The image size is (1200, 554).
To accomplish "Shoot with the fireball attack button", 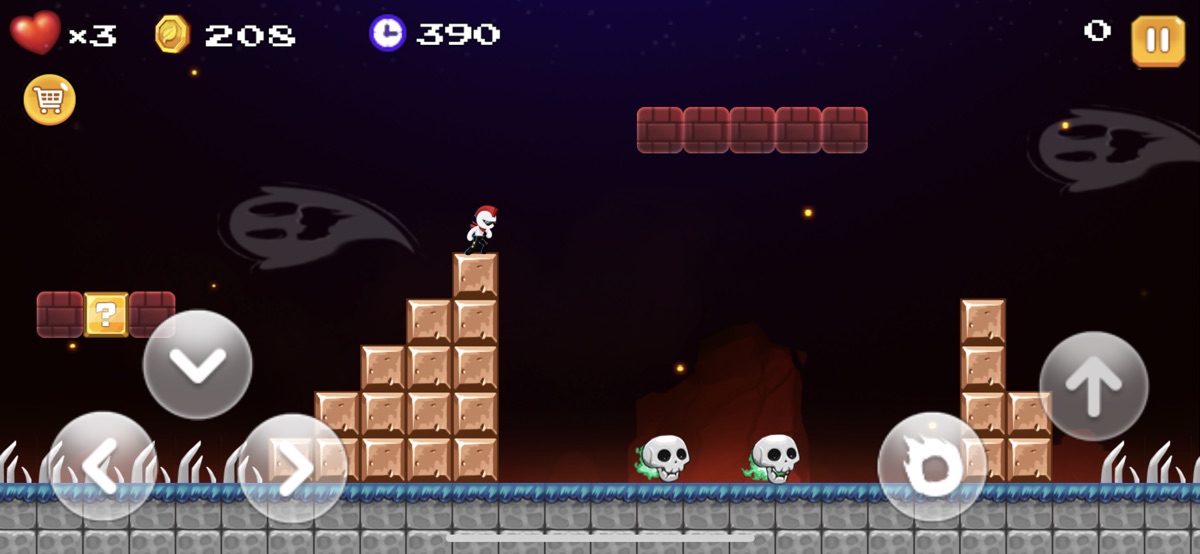I will coord(932,467).
